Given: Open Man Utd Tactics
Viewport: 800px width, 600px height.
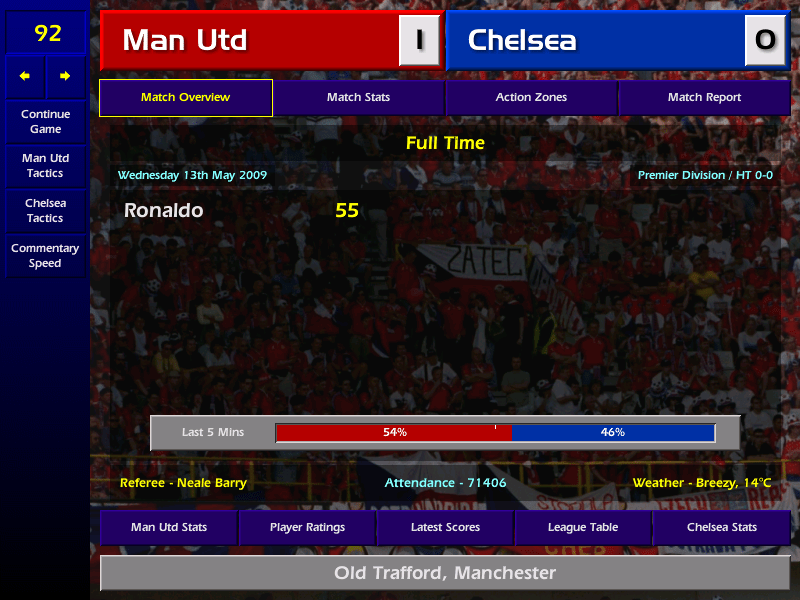Looking at the screenshot, I should tap(45, 166).
